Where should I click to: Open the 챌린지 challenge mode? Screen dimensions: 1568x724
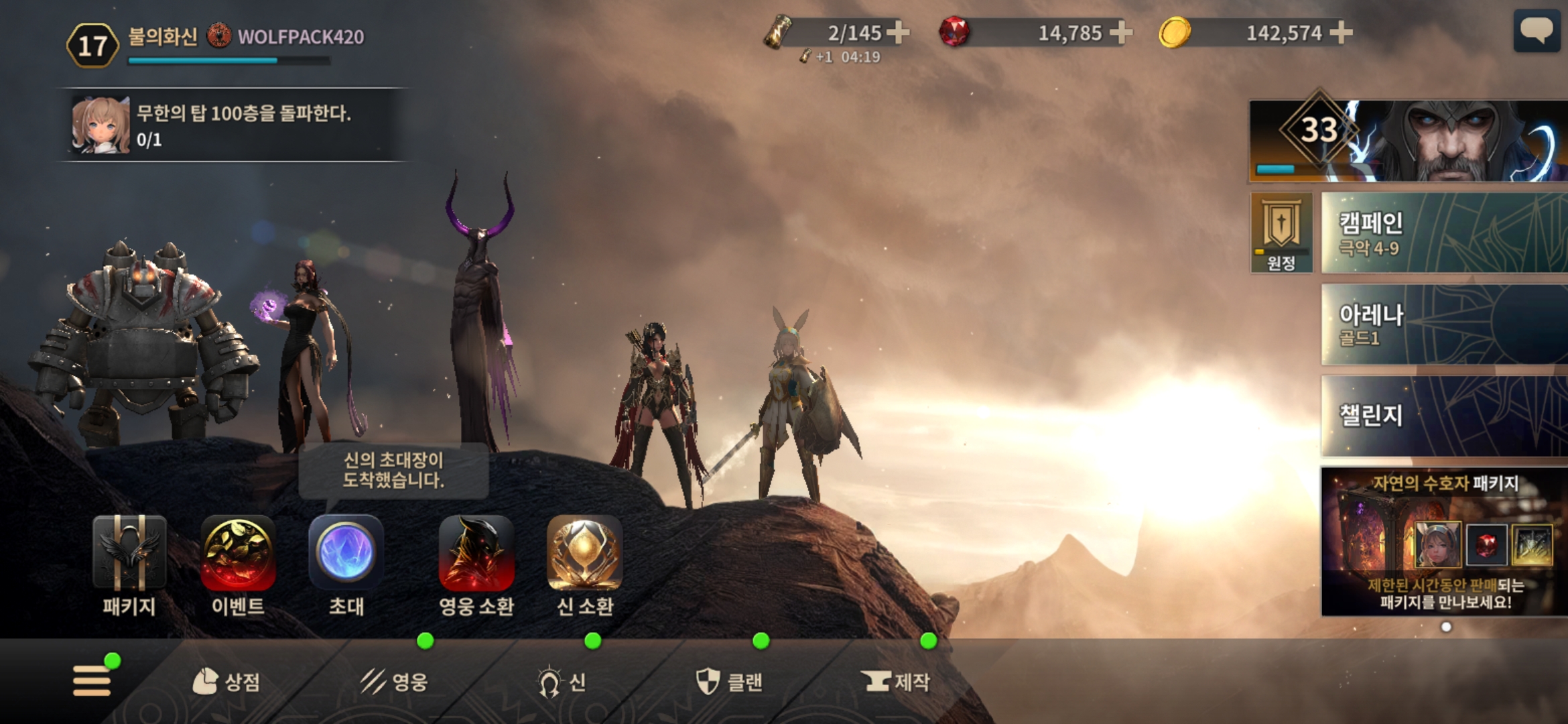click(1444, 416)
